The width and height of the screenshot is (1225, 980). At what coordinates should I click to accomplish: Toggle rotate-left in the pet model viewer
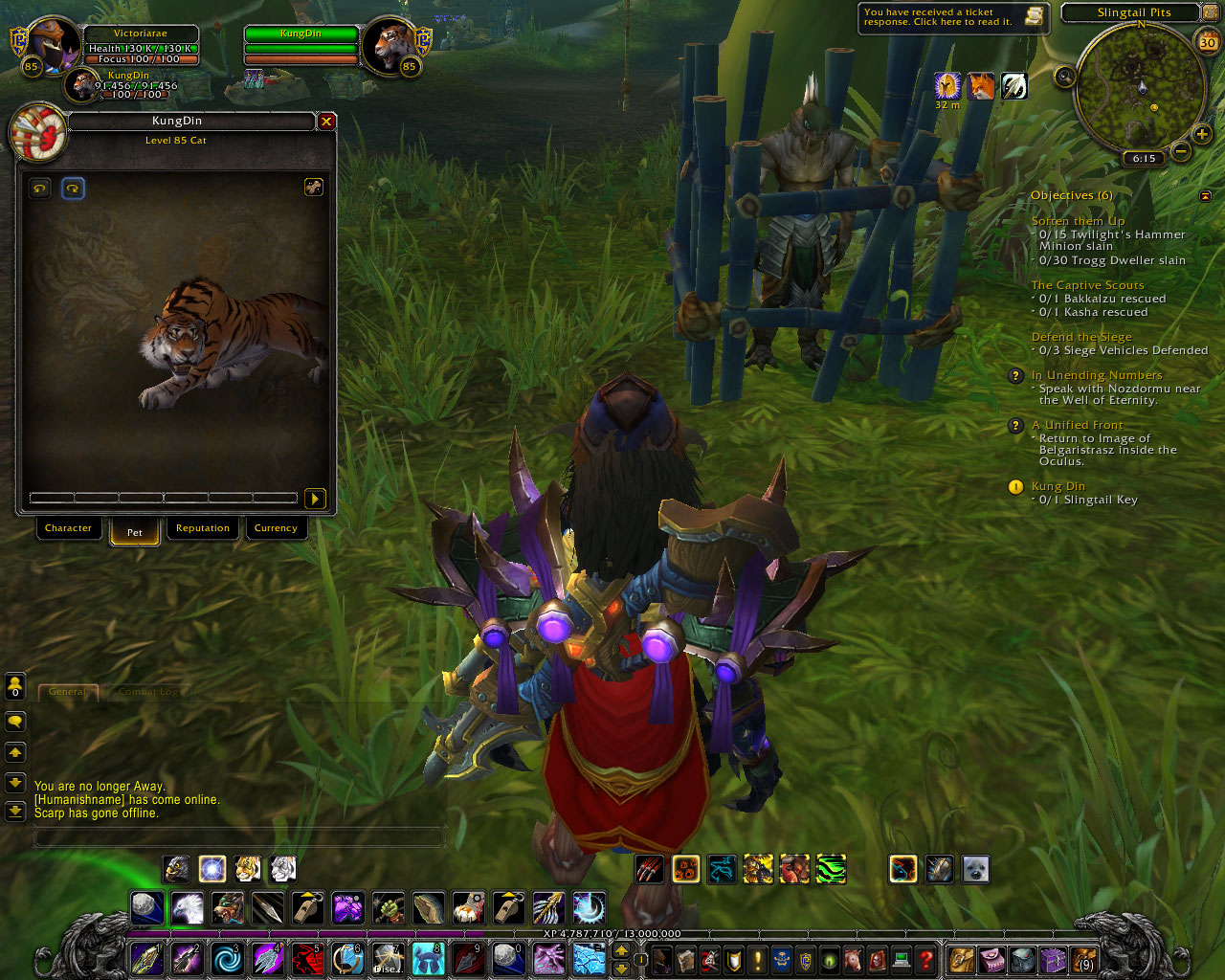(x=38, y=188)
